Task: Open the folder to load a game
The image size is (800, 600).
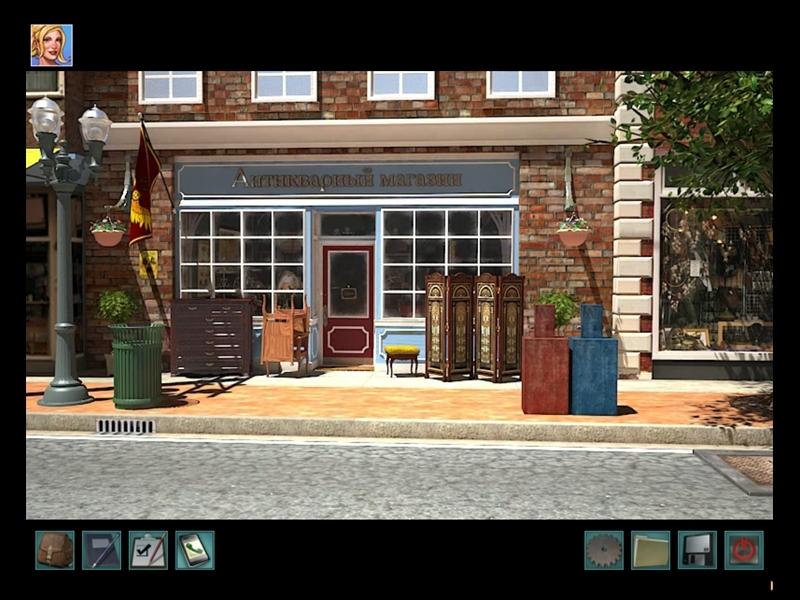Action: pos(650,550)
